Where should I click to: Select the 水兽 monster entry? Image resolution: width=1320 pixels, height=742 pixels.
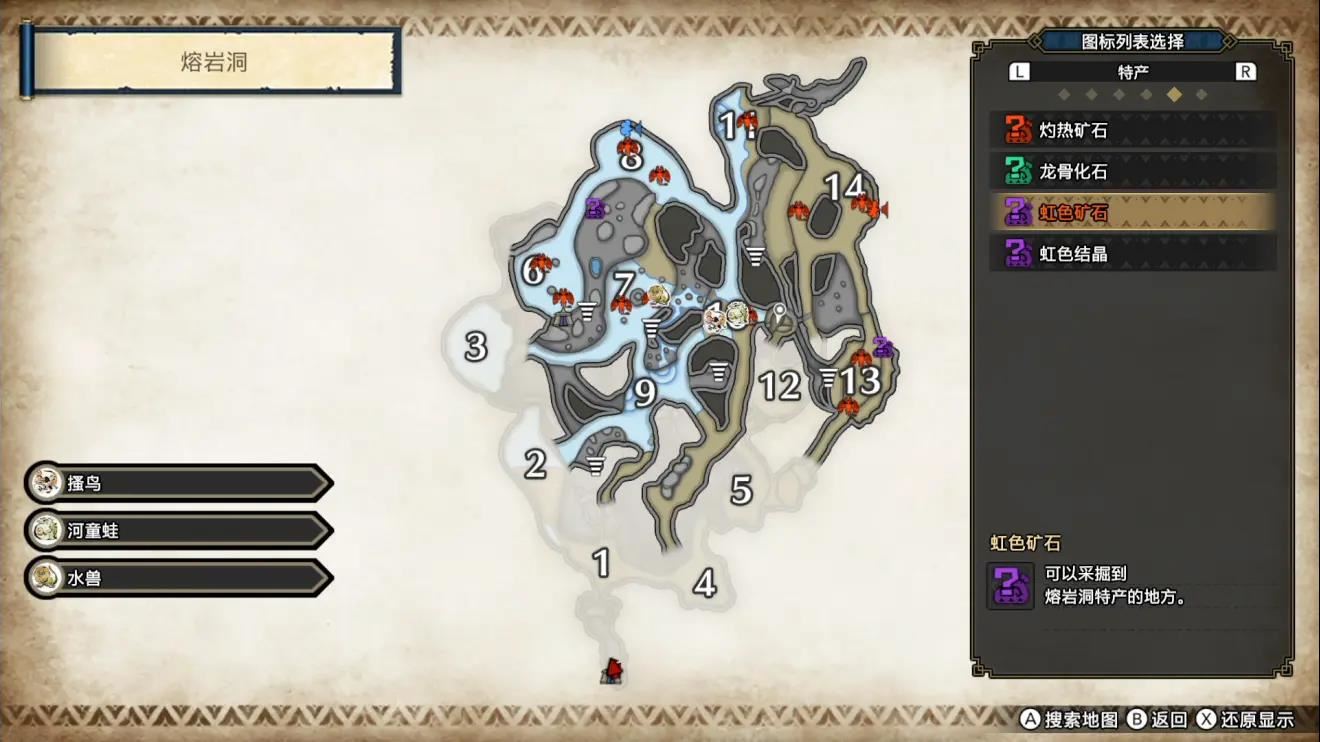[180, 578]
